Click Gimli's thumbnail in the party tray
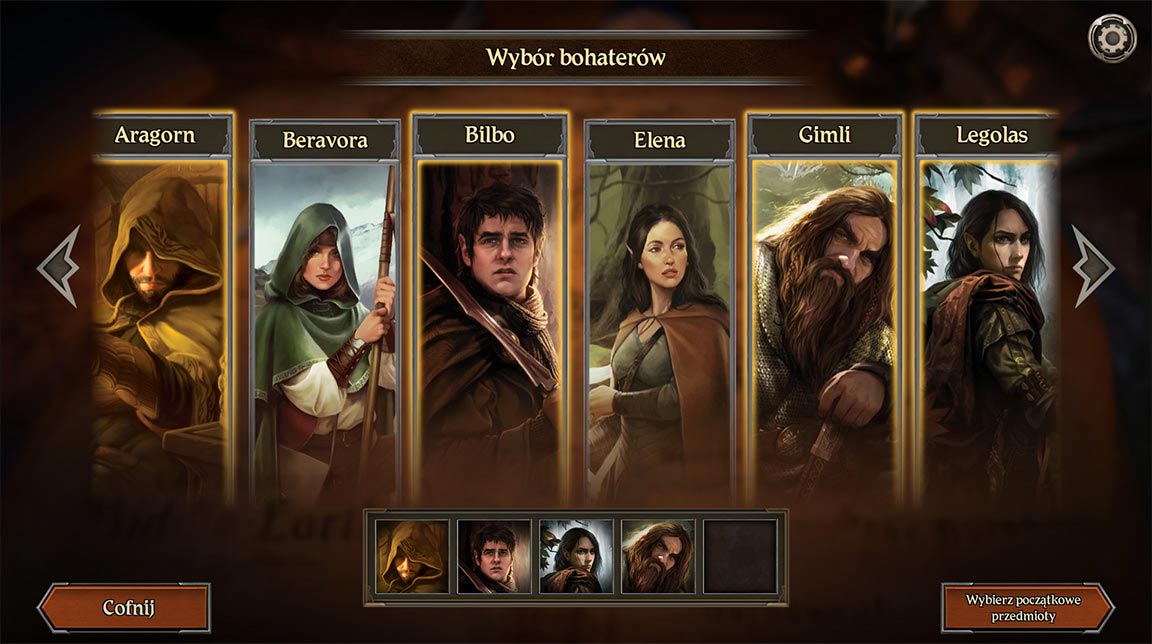Screen dimensions: 1152x644 658,556
